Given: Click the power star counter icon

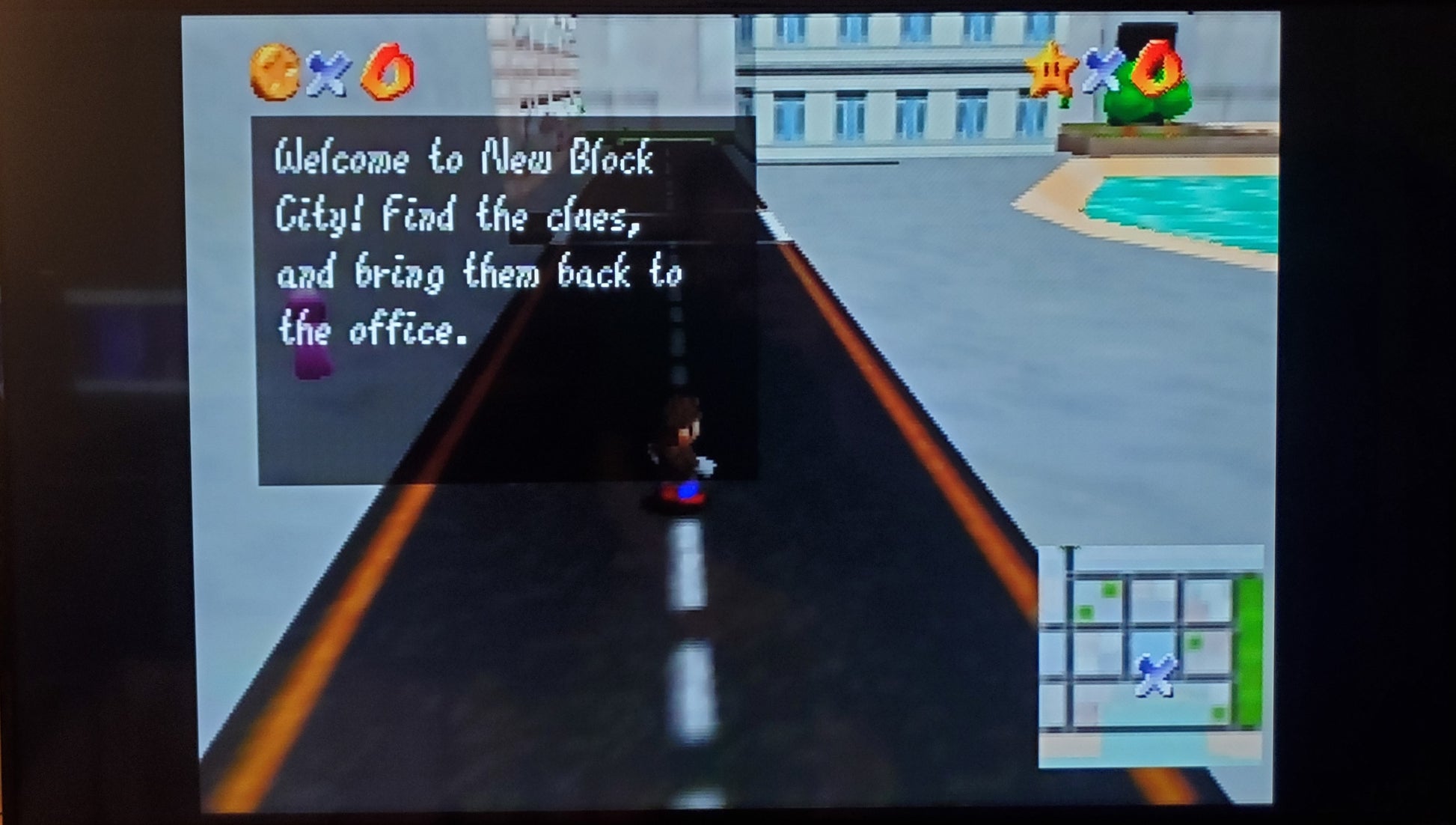Looking at the screenshot, I should (1051, 71).
